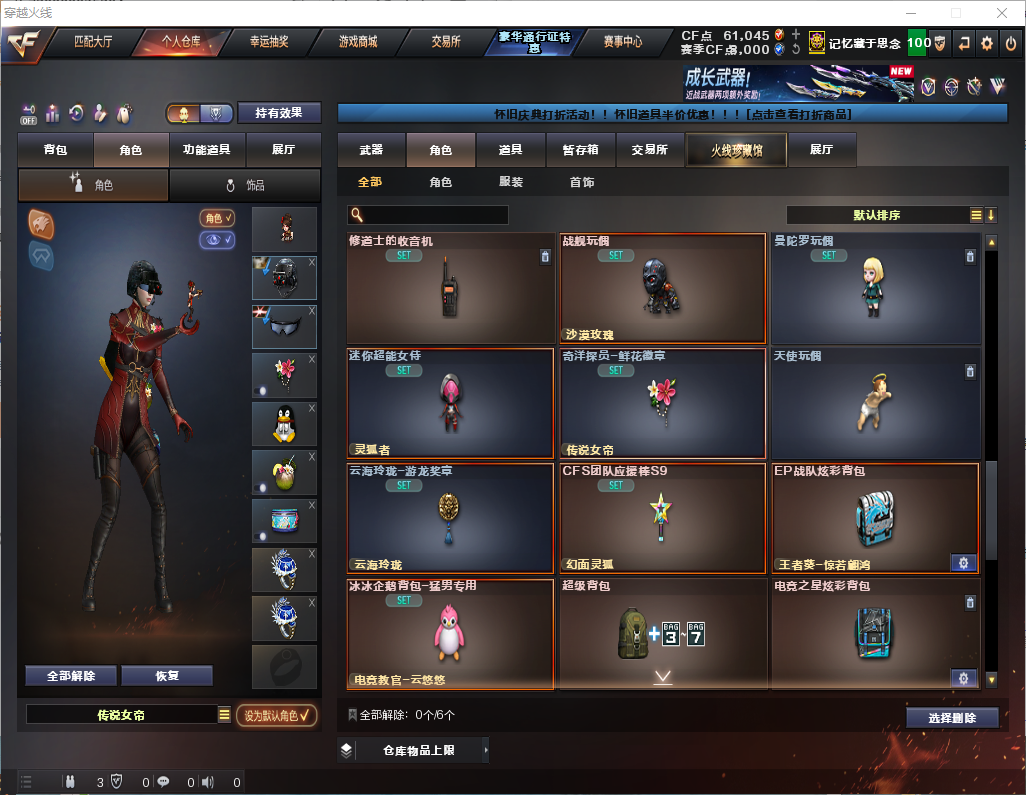Switch to the 交易所 top navigation tab
Image resolution: width=1026 pixels, height=795 pixels.
tap(446, 42)
